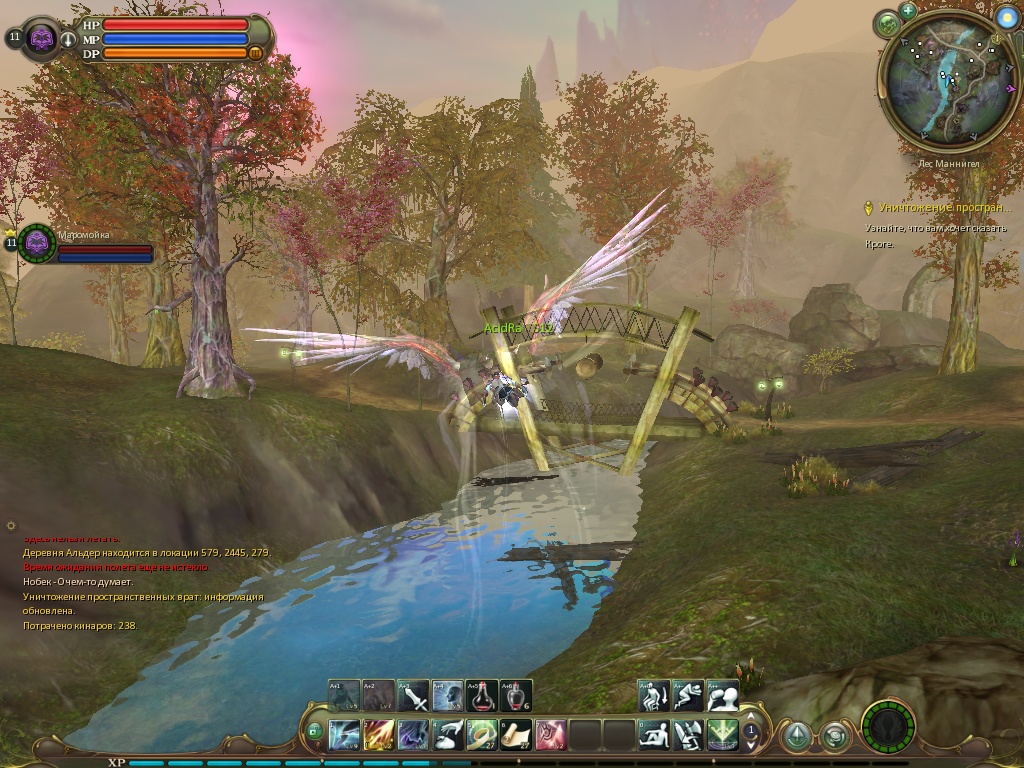The width and height of the screenshot is (1024, 768).
Task: Click the green plus button above the minimap
Action: tap(908, 11)
